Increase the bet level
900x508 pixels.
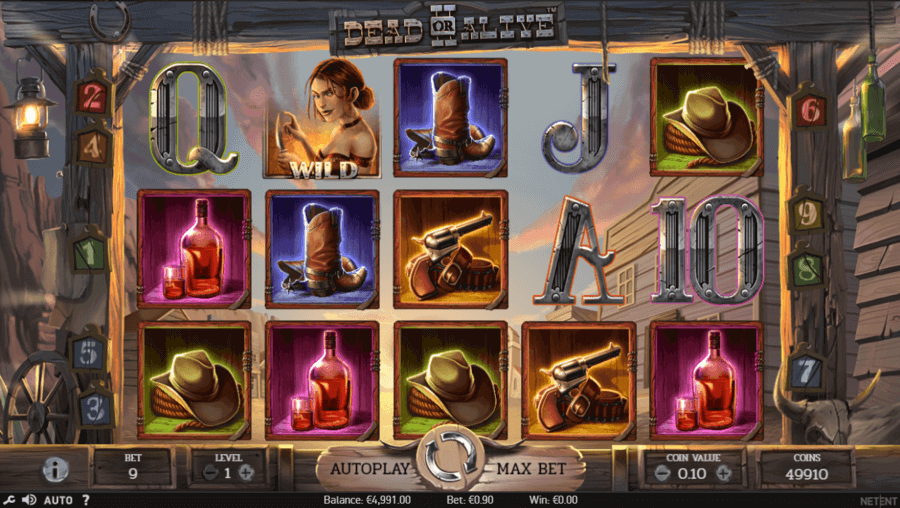point(246,473)
